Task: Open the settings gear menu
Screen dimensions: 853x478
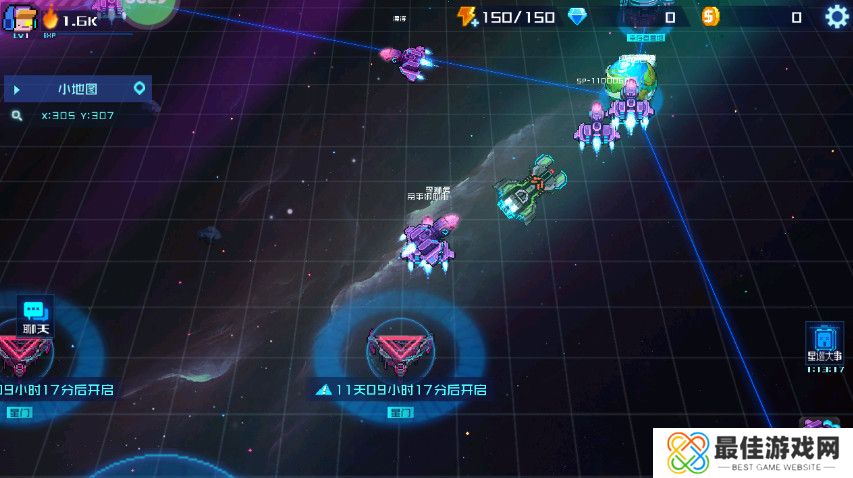Action: click(836, 16)
